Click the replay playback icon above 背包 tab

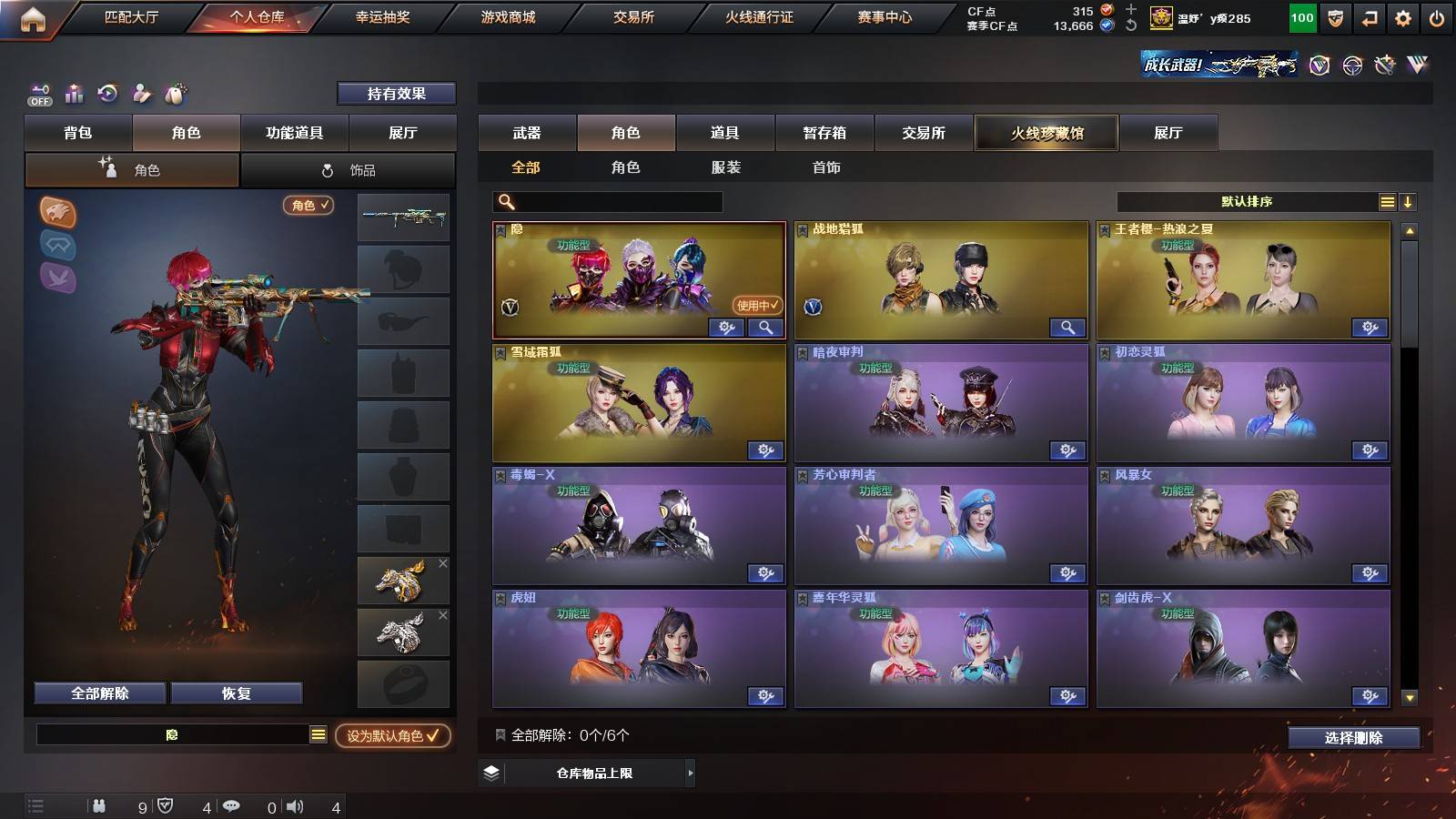[108, 93]
